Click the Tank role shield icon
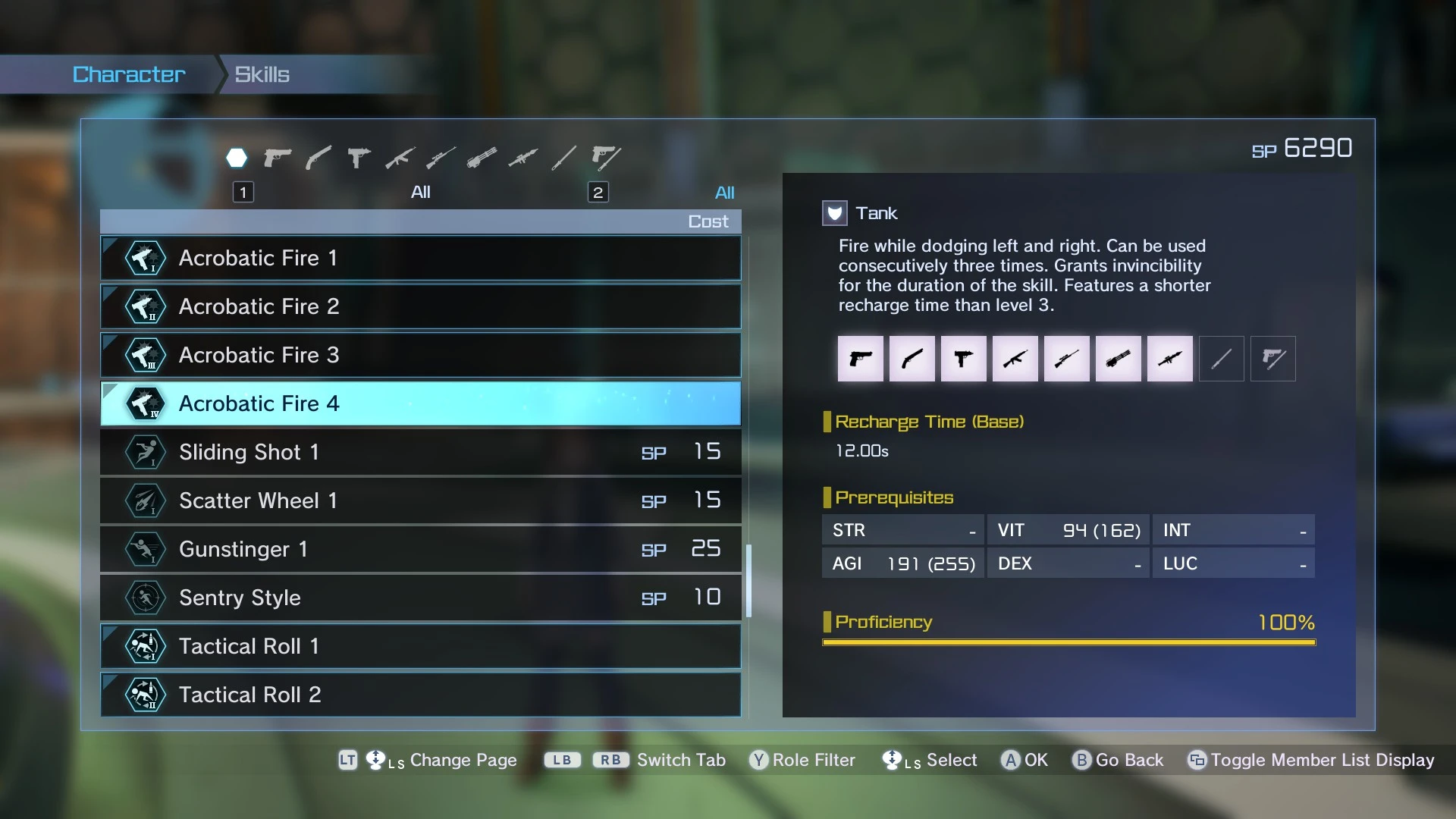This screenshot has width=1456, height=819. (835, 213)
